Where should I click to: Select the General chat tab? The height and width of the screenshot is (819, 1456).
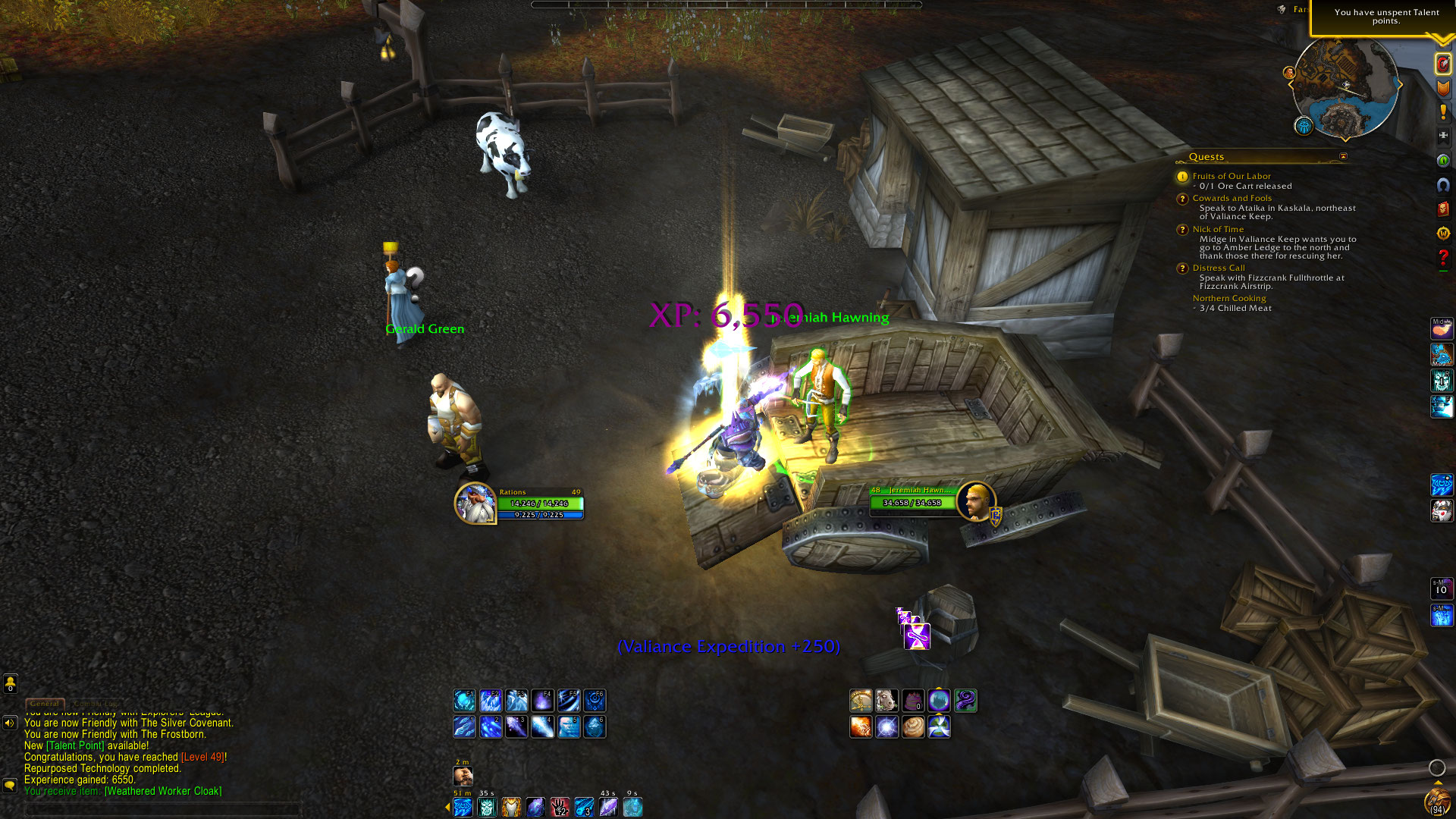click(x=44, y=704)
